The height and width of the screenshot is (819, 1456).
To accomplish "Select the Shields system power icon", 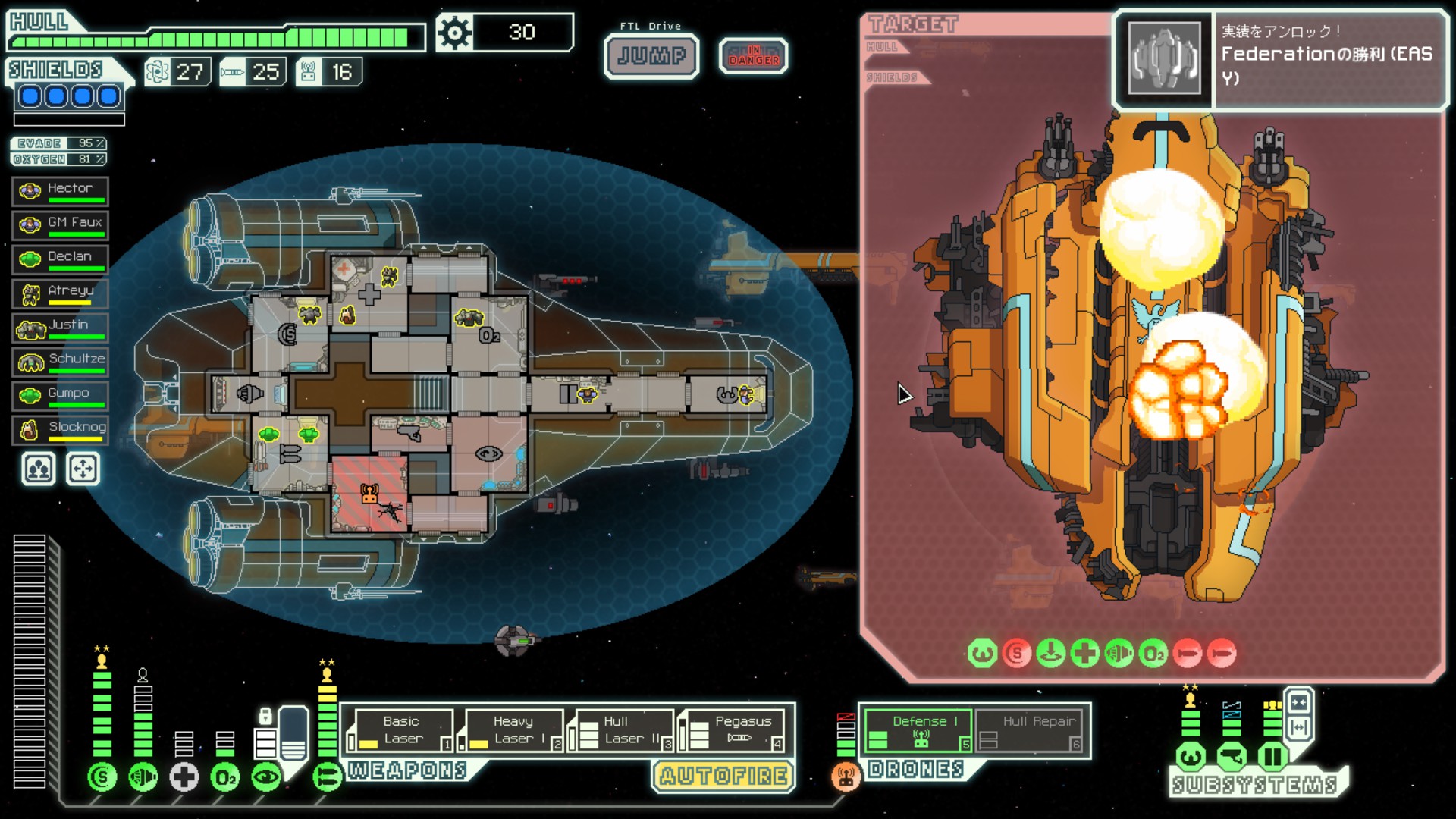I will click(x=101, y=777).
